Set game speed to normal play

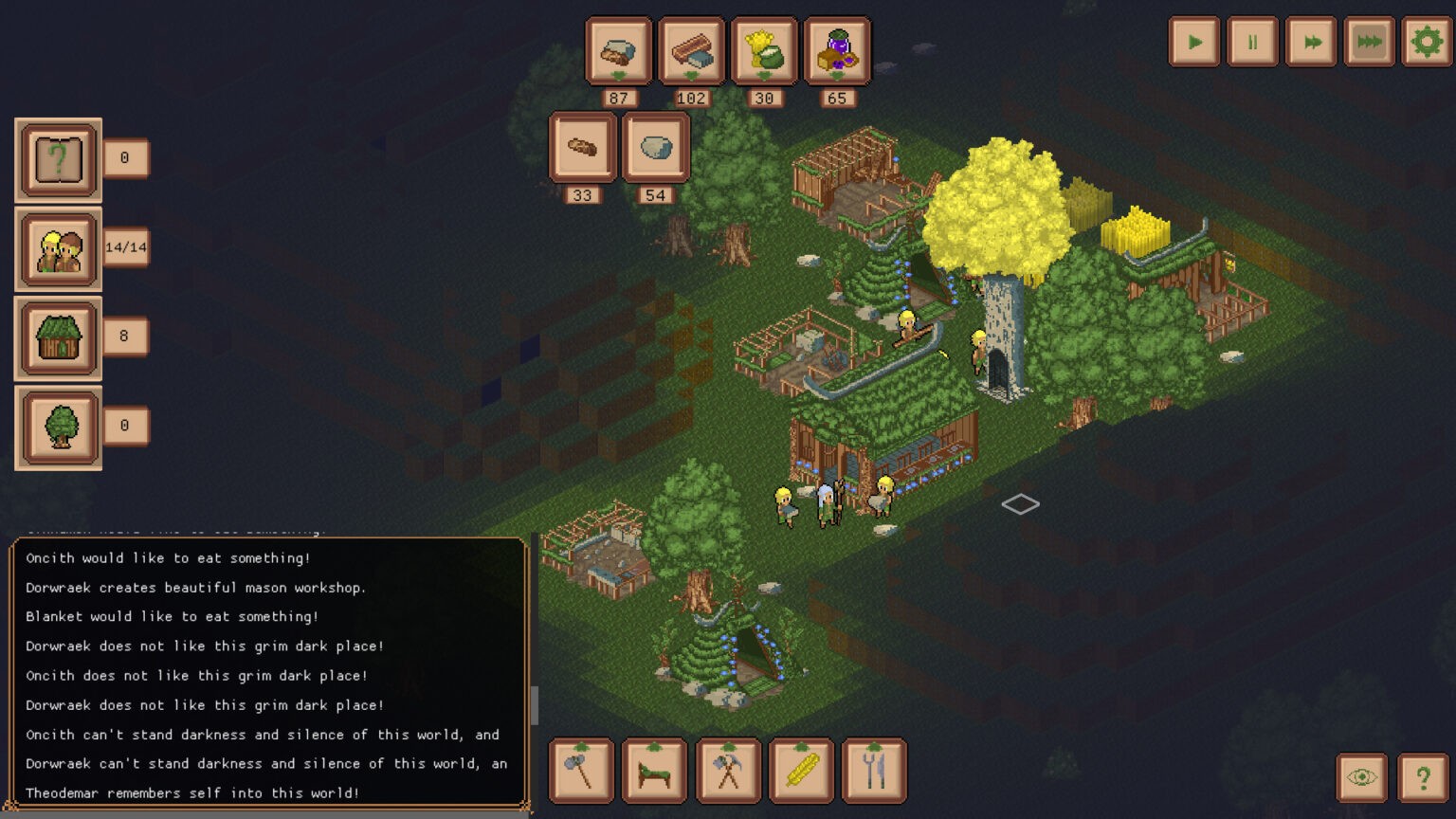coord(1194,42)
